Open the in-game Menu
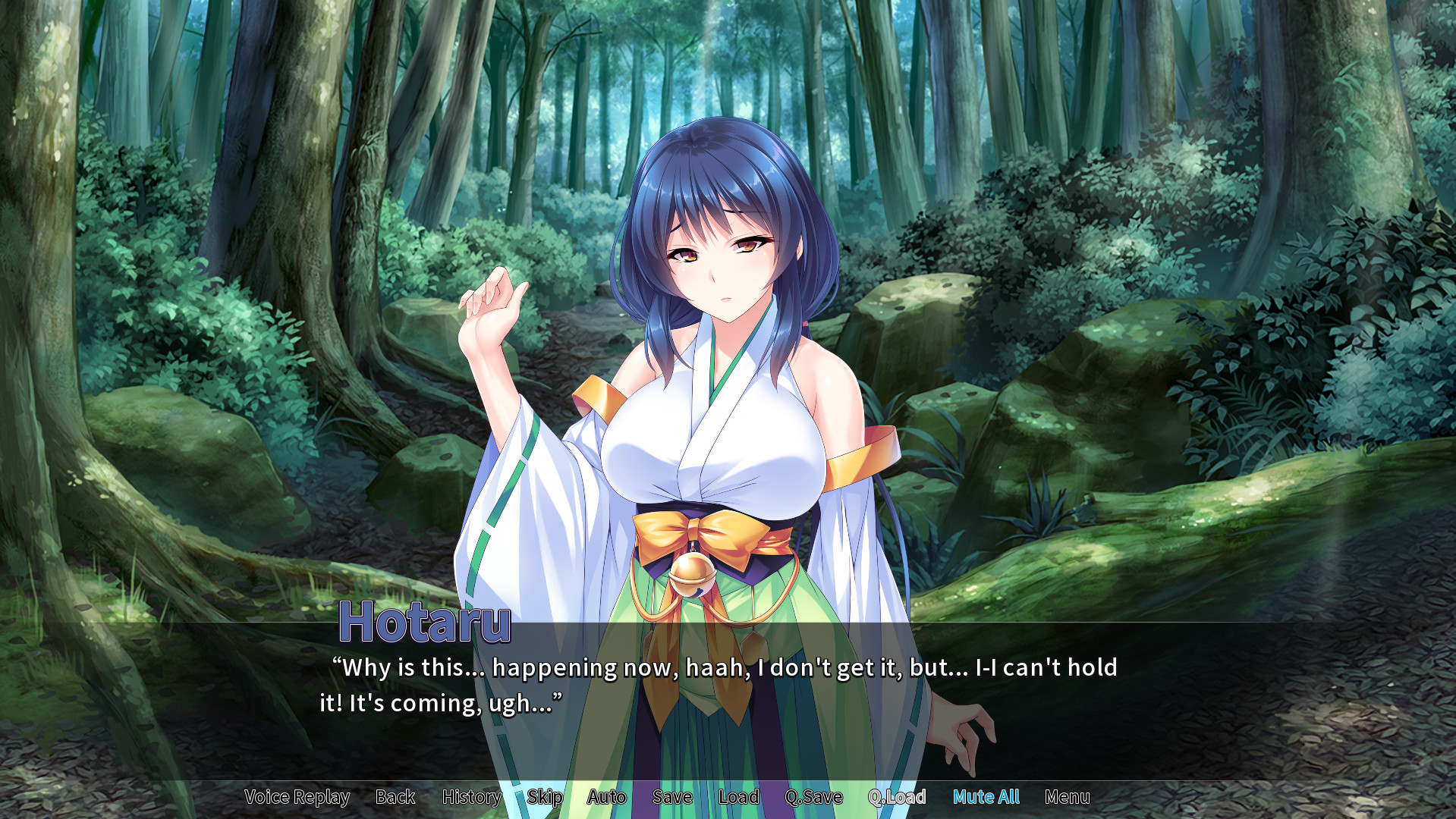Image resolution: width=1456 pixels, height=819 pixels. 1067,797
